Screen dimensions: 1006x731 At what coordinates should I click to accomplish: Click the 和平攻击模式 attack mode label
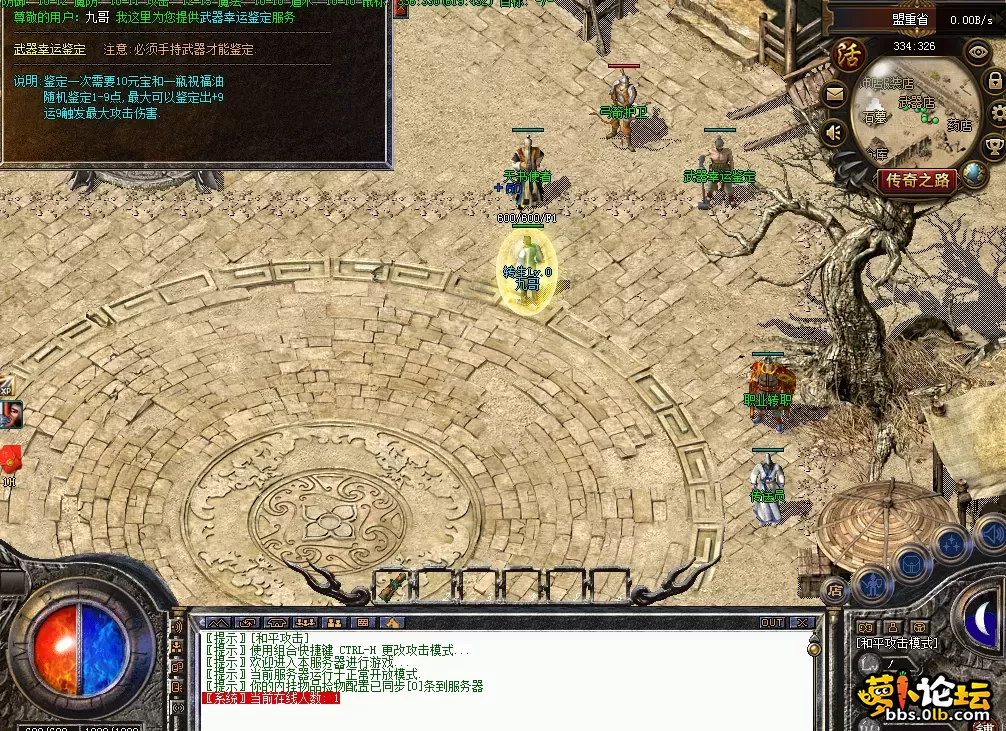click(x=897, y=643)
